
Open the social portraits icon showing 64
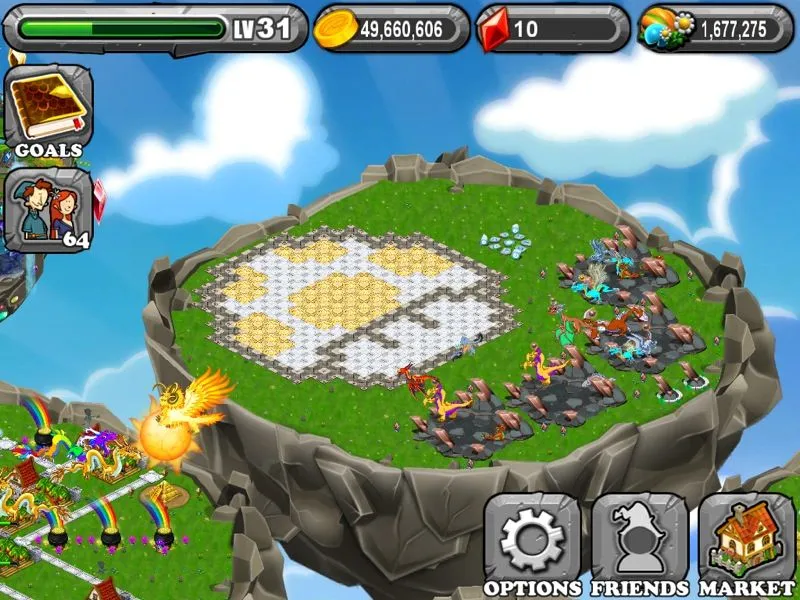point(48,210)
